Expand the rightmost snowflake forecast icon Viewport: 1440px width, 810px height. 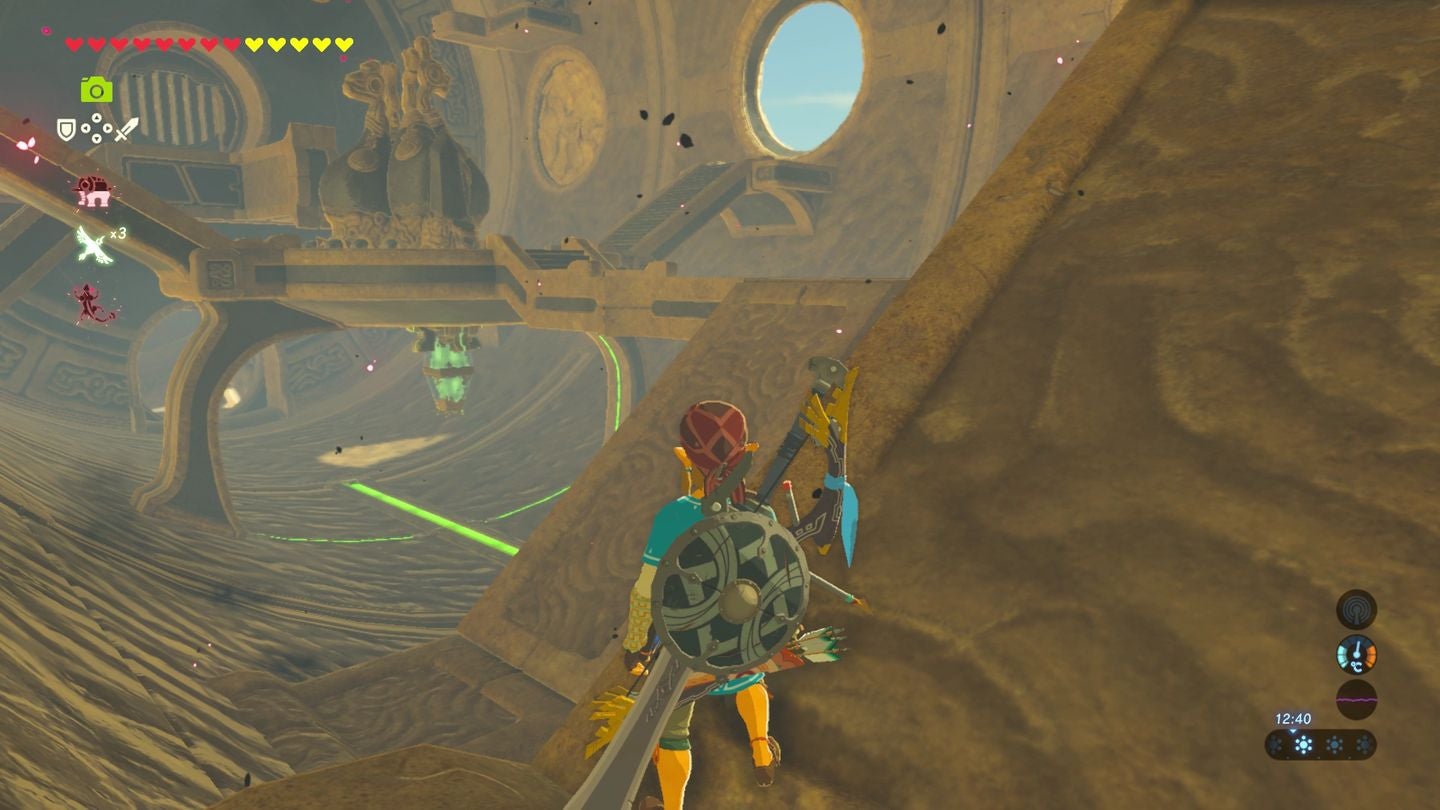(x=1364, y=744)
